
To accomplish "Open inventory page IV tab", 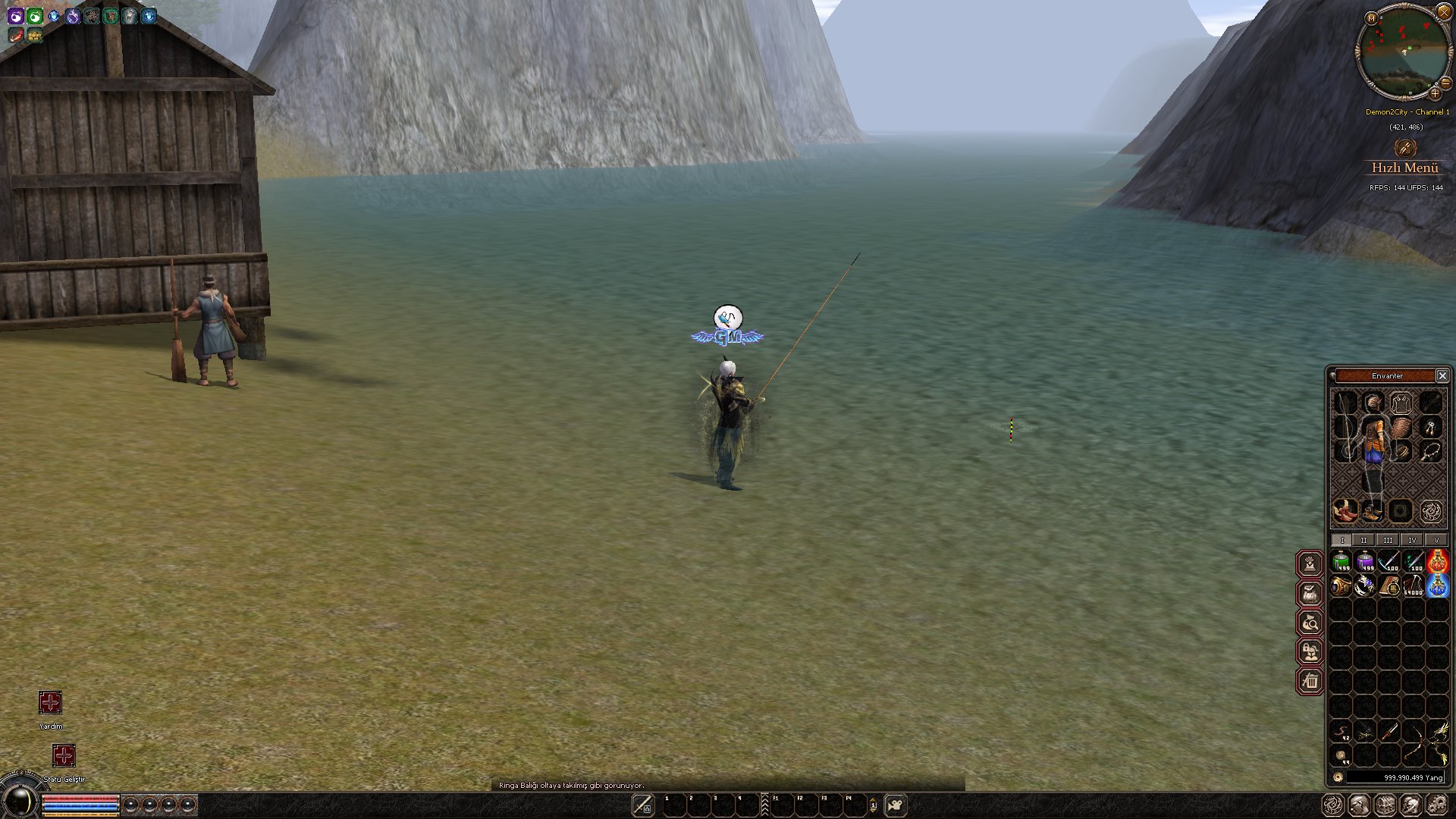I will pyautogui.click(x=1412, y=540).
